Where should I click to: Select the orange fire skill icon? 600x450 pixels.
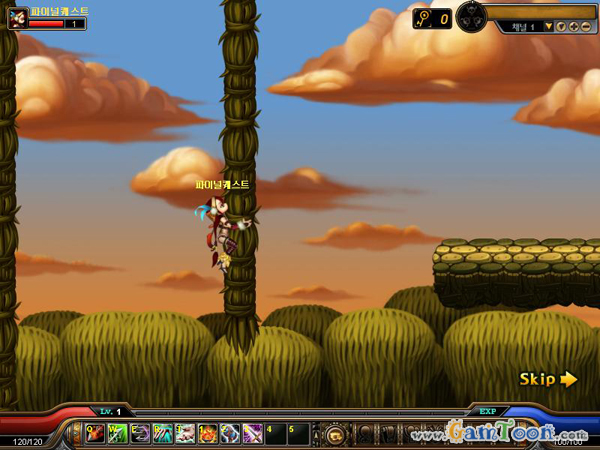click(207, 434)
